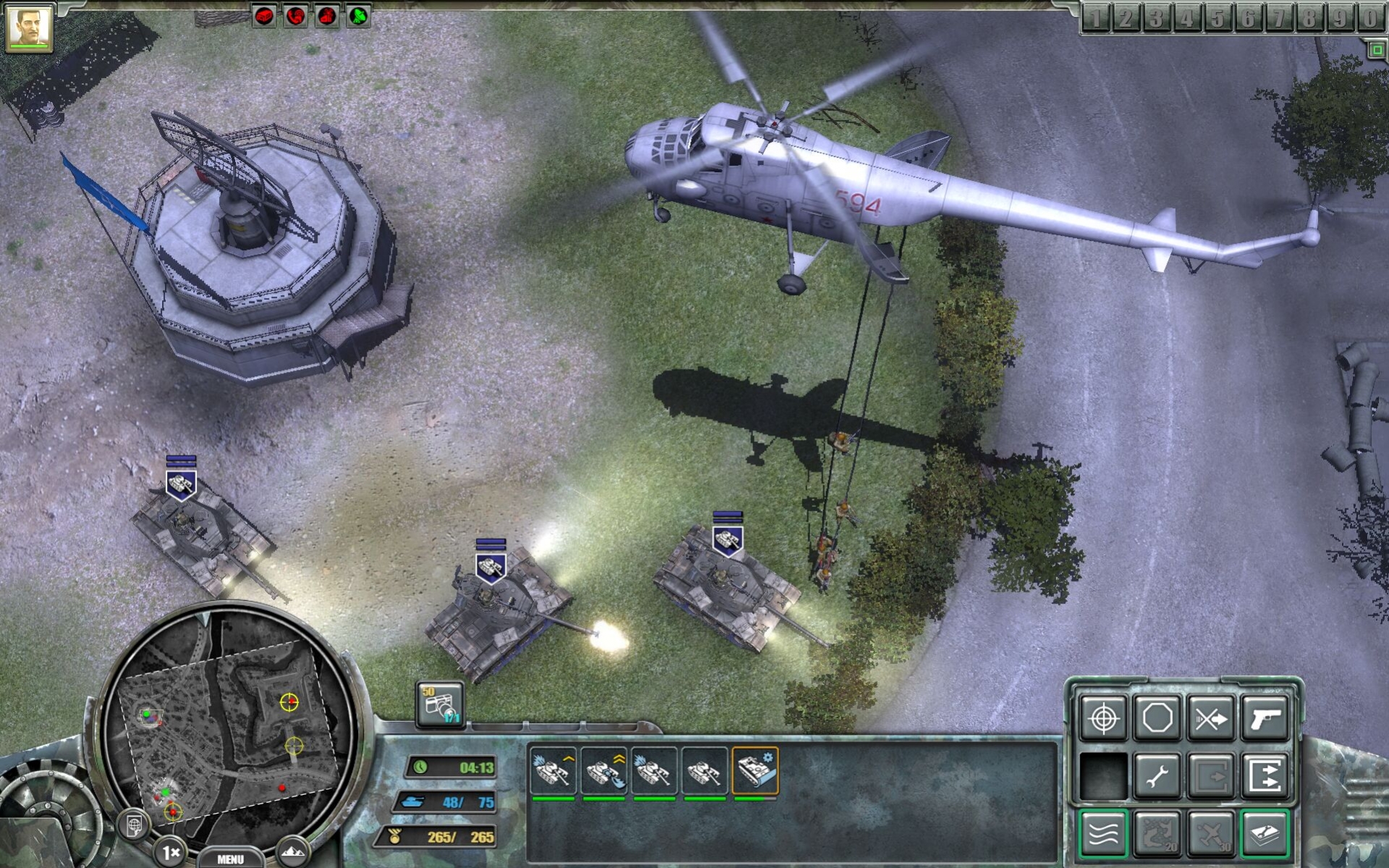Screen dimensions: 1389x868
Task: Click the unload passengers double-arrow icon
Action: click(x=1263, y=776)
